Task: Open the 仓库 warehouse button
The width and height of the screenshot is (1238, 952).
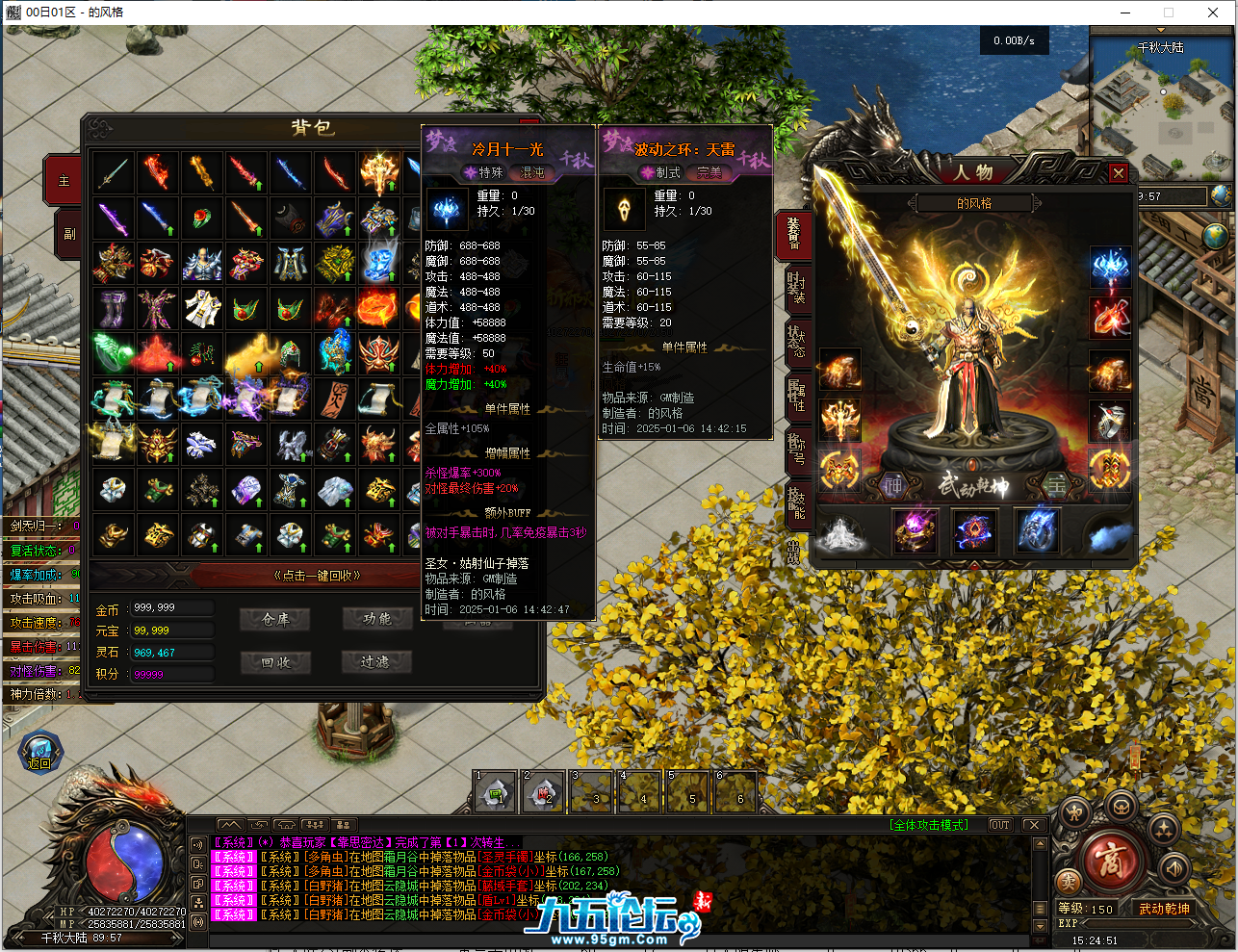Action: (275, 620)
